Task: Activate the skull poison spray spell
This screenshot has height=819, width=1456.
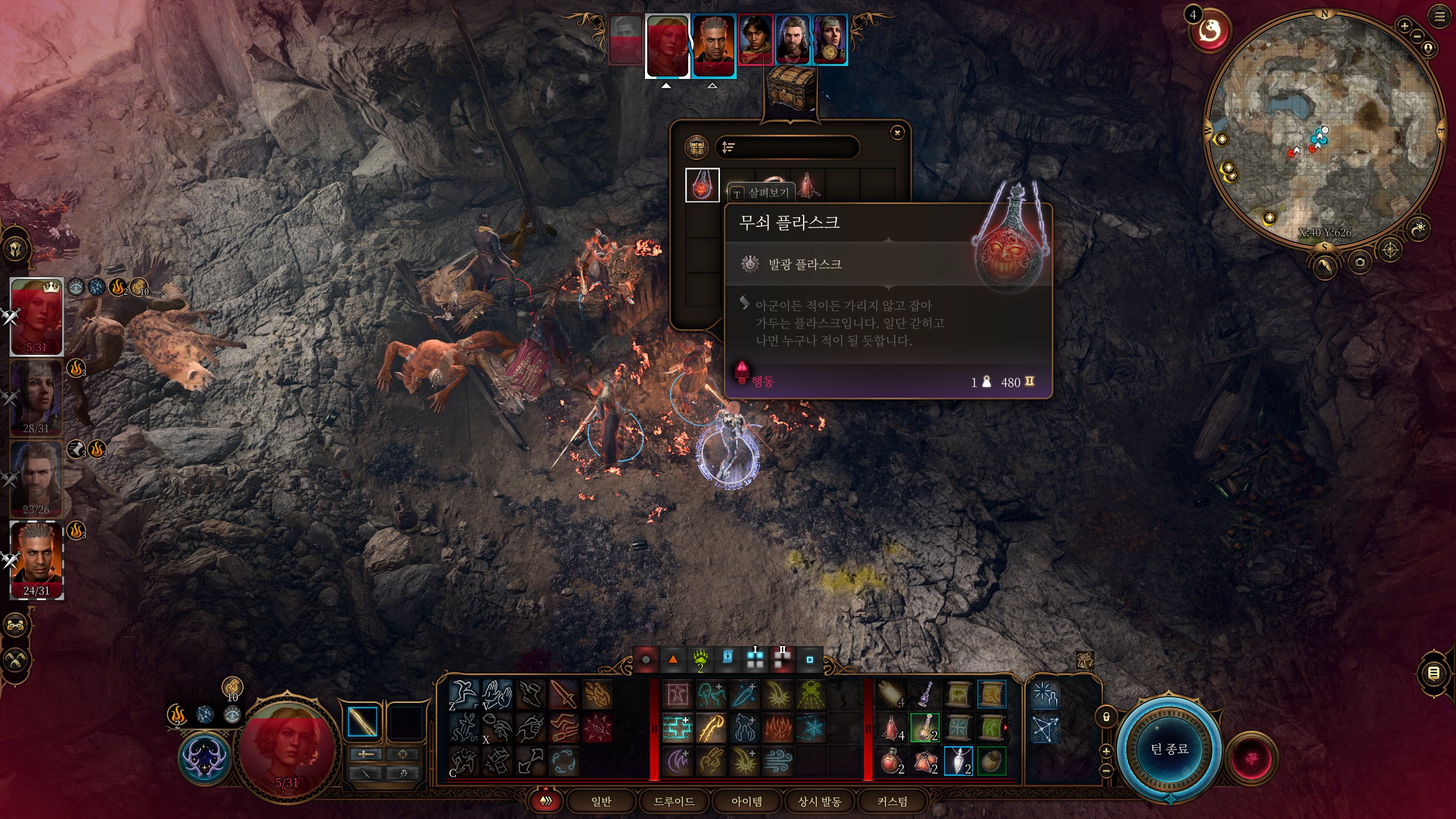Action: coord(811,694)
